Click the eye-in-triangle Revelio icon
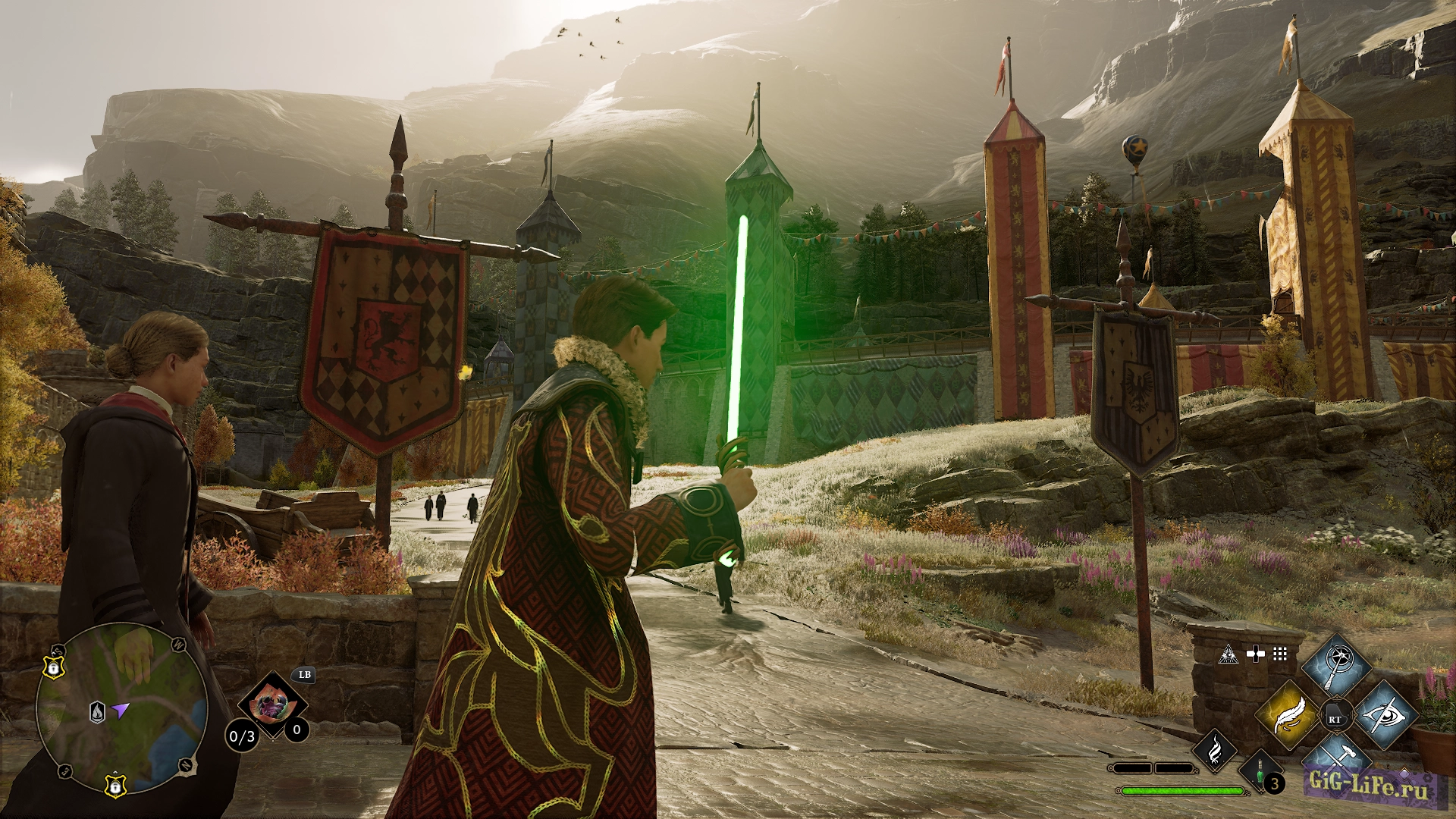 tap(1228, 654)
